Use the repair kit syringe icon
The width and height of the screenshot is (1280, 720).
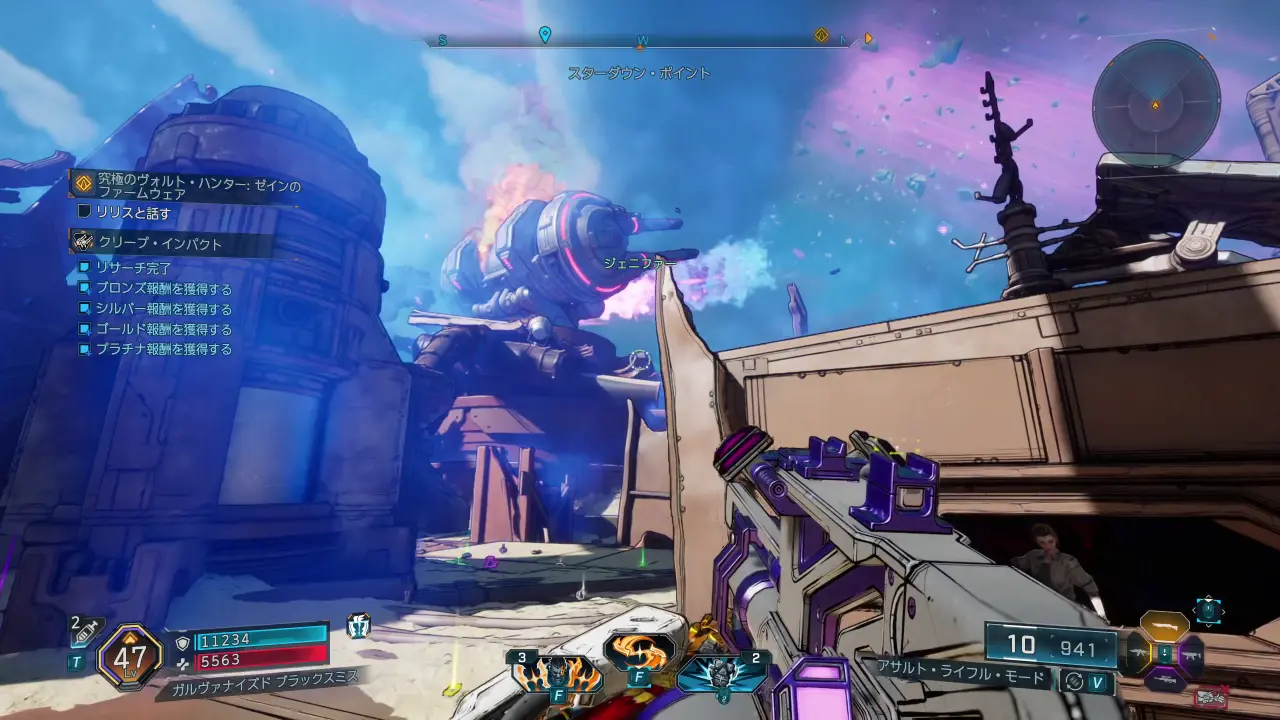coord(86,631)
